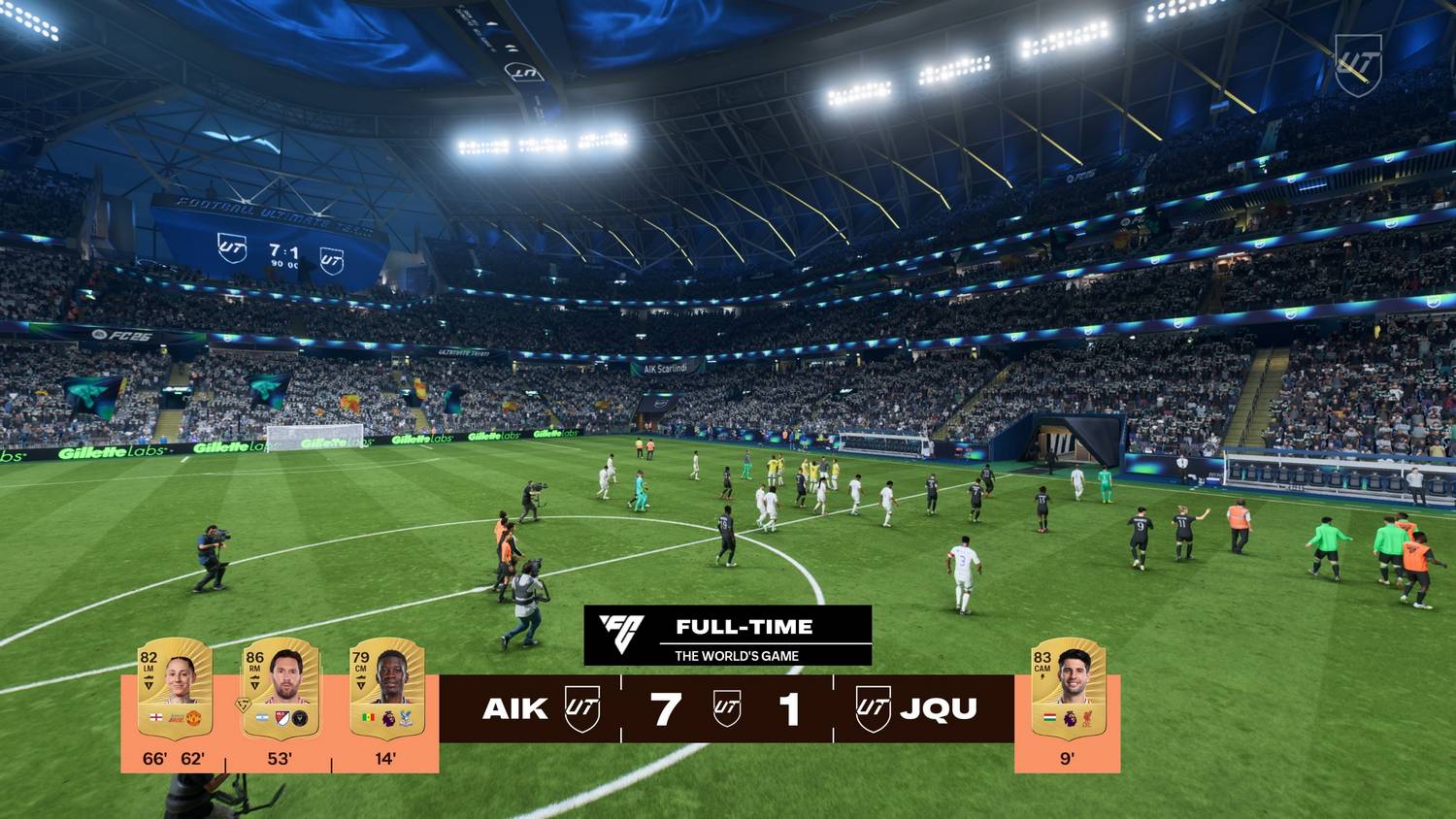Screen dimensions: 1456x819
Task: Select the 83-rated CAM scorer card
Action: [x=1068, y=688]
